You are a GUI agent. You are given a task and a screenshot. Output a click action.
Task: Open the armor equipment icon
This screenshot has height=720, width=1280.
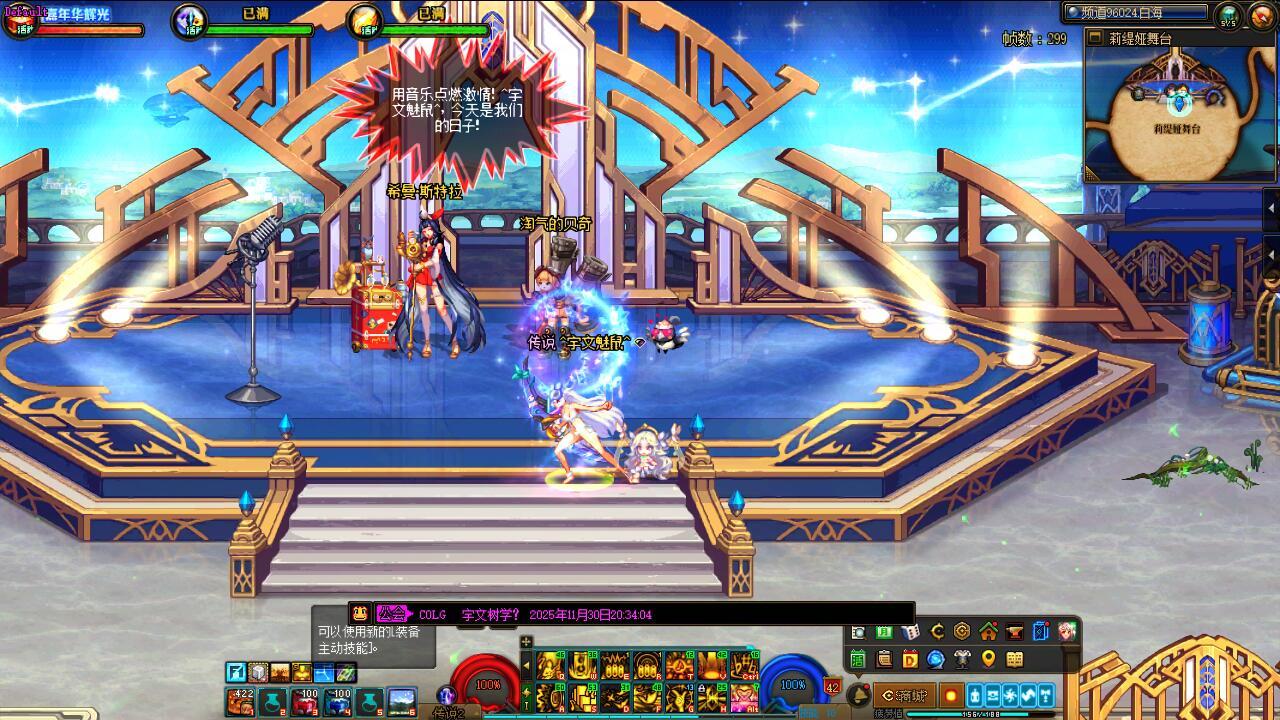pyautogui.click(x=962, y=659)
